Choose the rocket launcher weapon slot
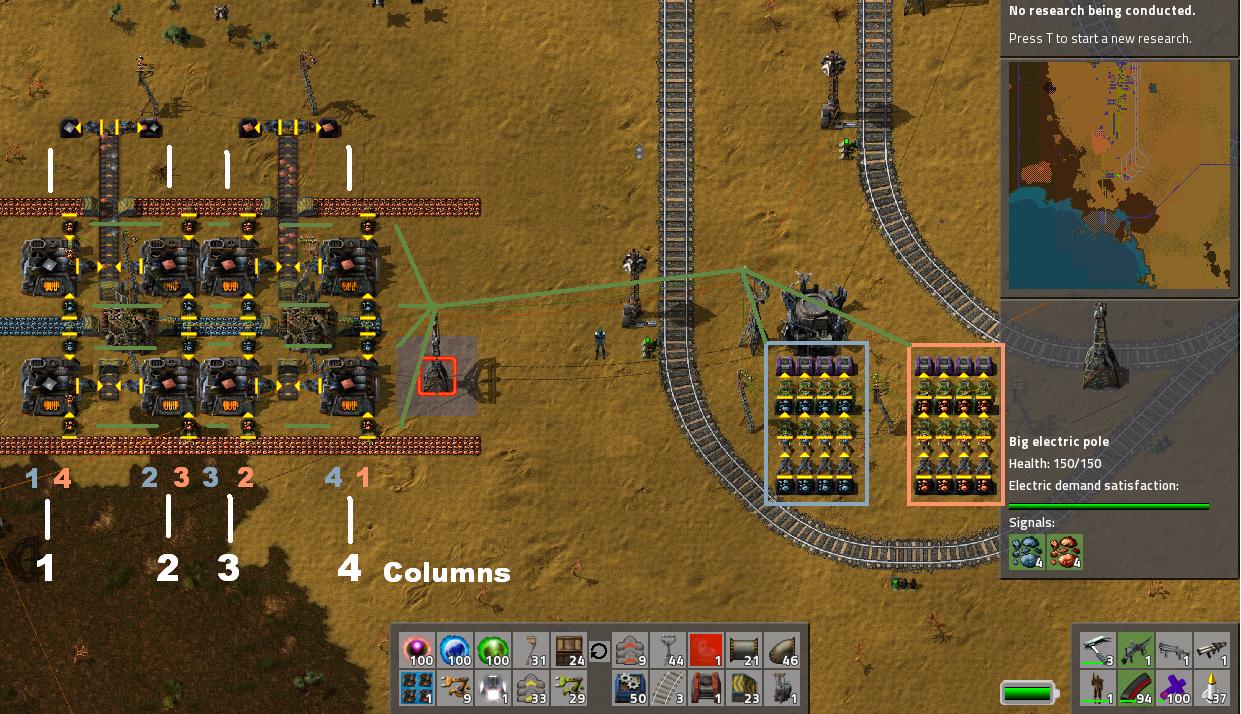This screenshot has height=714, width=1241. point(1213,651)
